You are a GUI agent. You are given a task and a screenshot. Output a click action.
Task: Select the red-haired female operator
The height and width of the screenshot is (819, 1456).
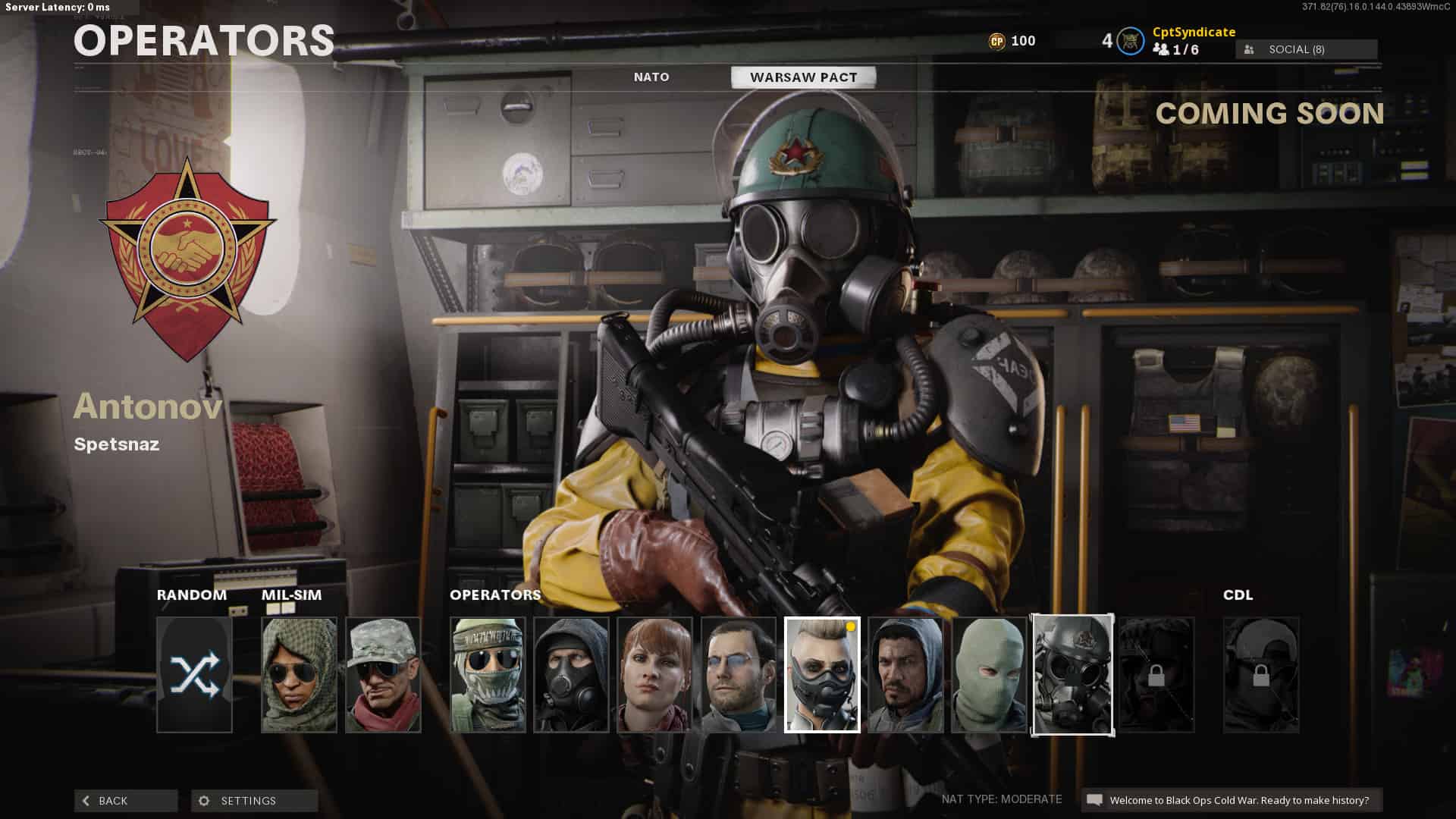click(654, 675)
